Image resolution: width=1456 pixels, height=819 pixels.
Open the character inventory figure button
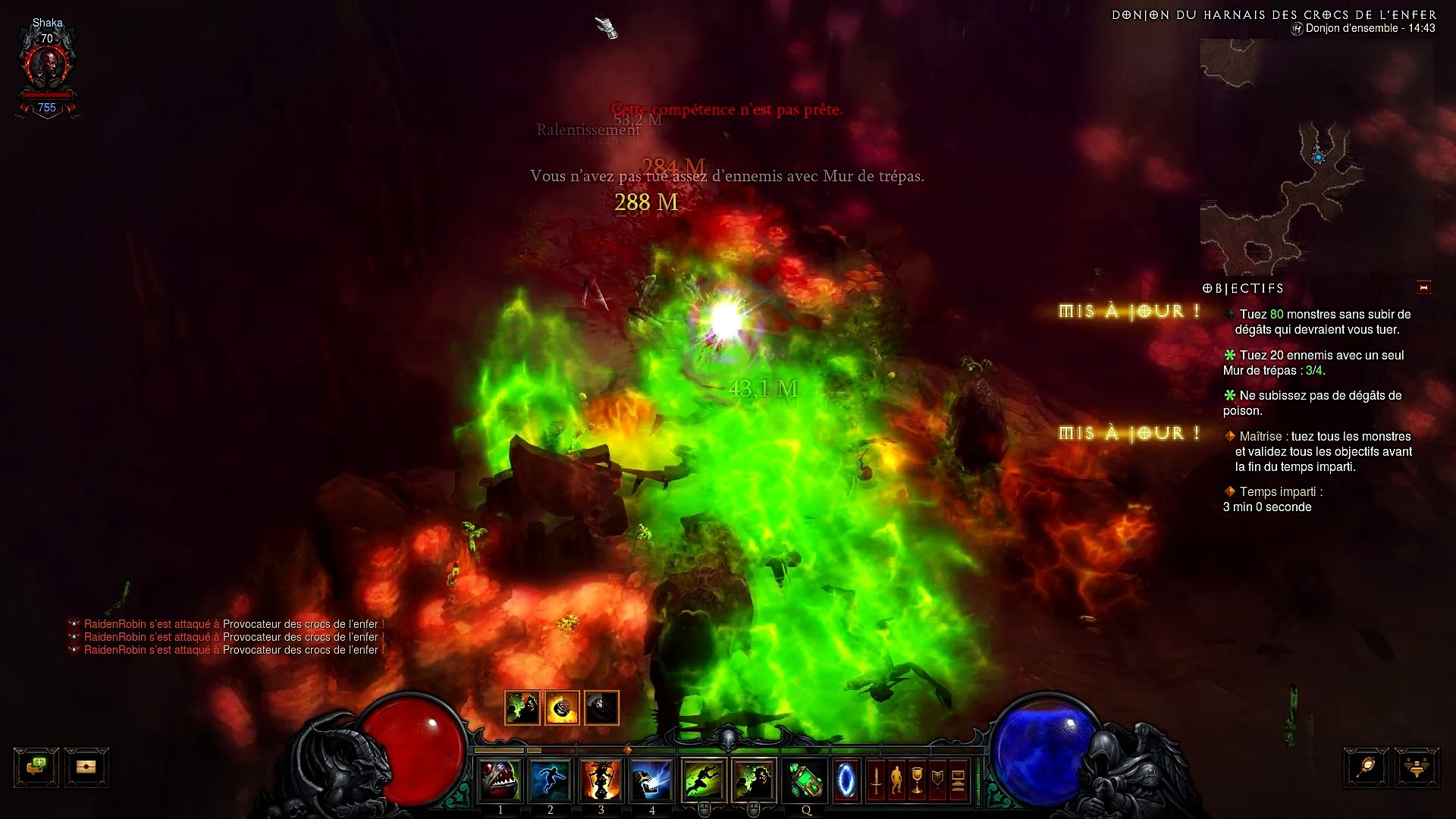click(896, 780)
